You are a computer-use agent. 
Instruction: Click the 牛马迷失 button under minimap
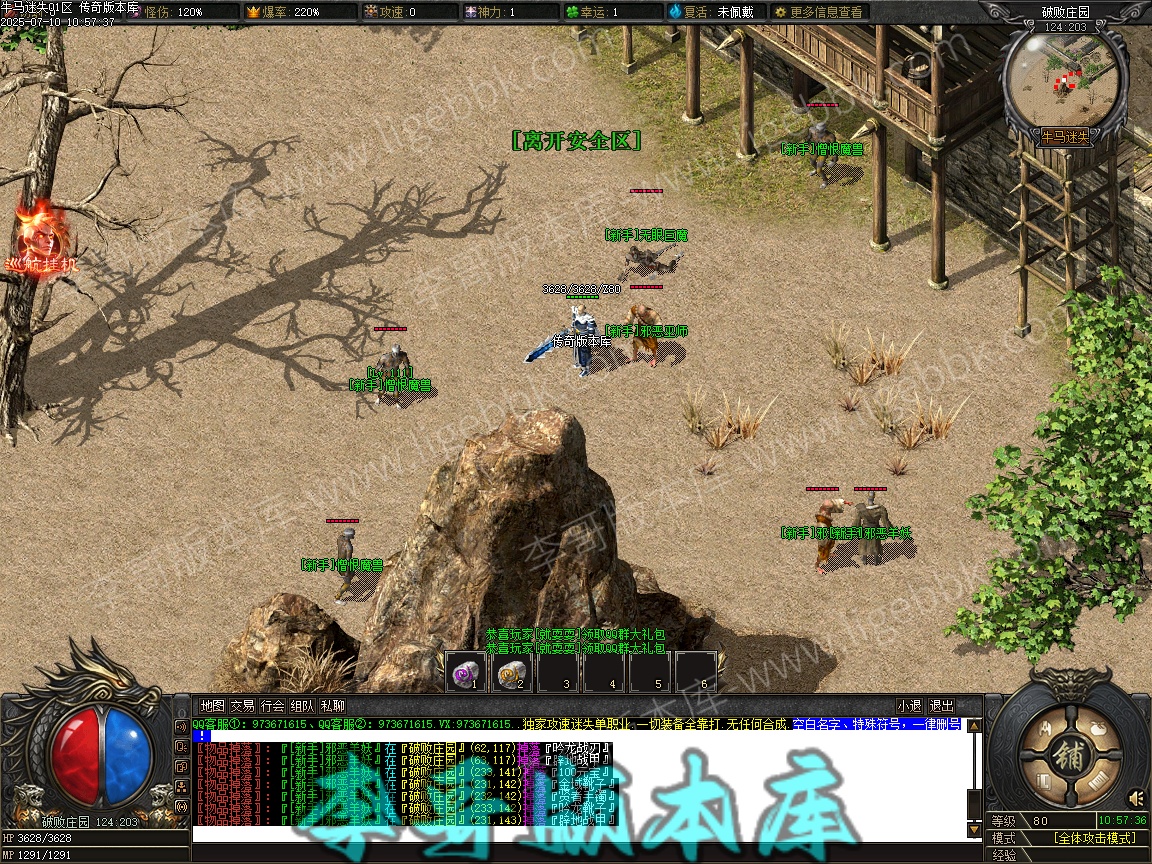pyautogui.click(x=1065, y=136)
